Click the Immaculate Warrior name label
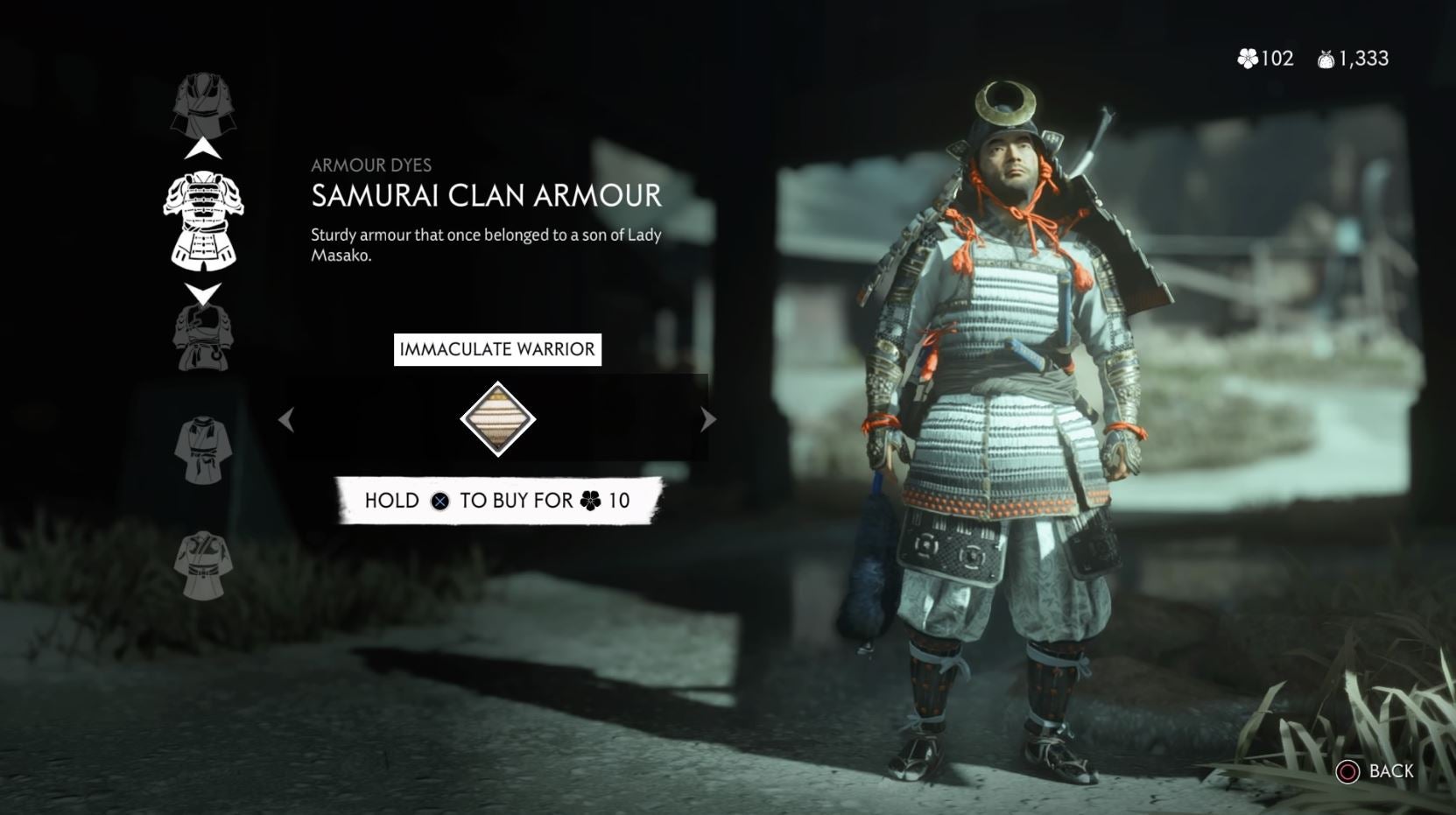Image resolution: width=1456 pixels, height=815 pixels. [498, 348]
